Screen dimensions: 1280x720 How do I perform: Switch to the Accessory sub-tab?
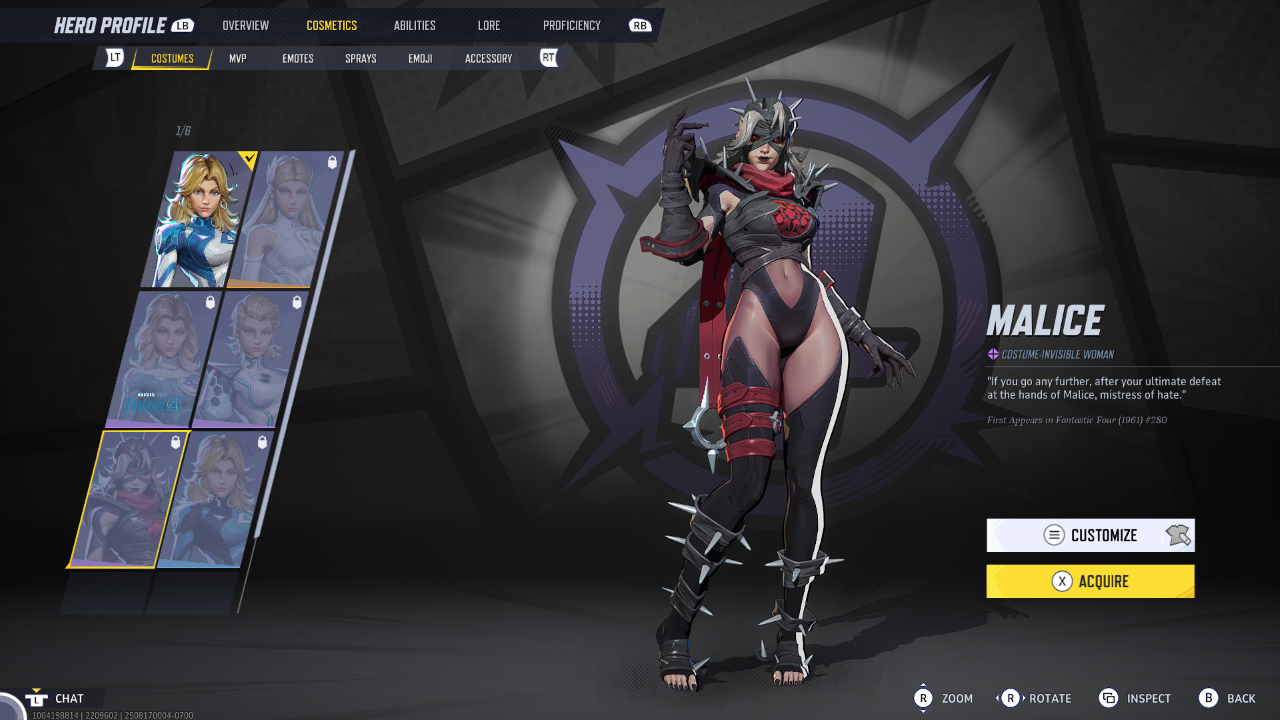coord(488,58)
